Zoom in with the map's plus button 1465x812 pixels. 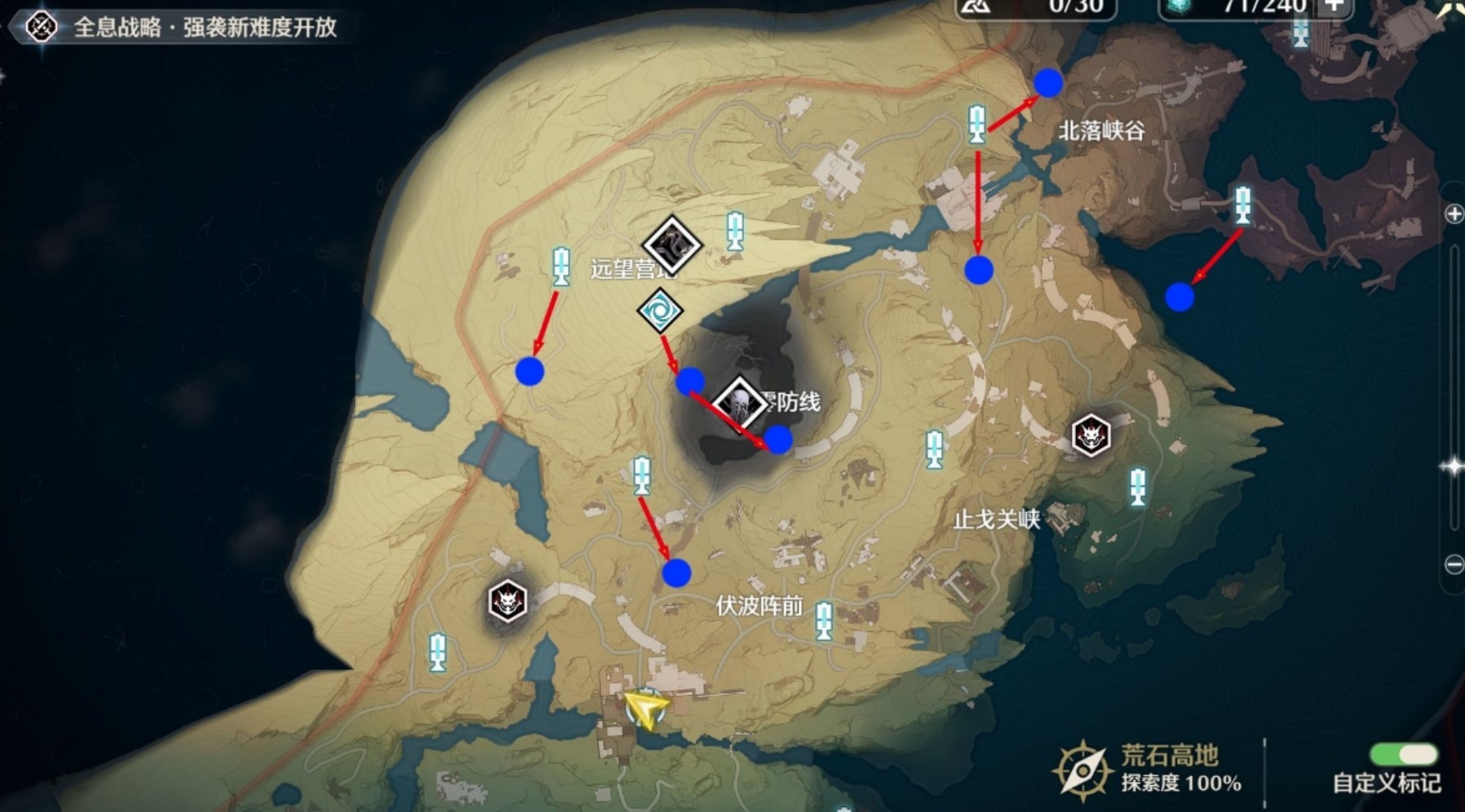click(1454, 214)
